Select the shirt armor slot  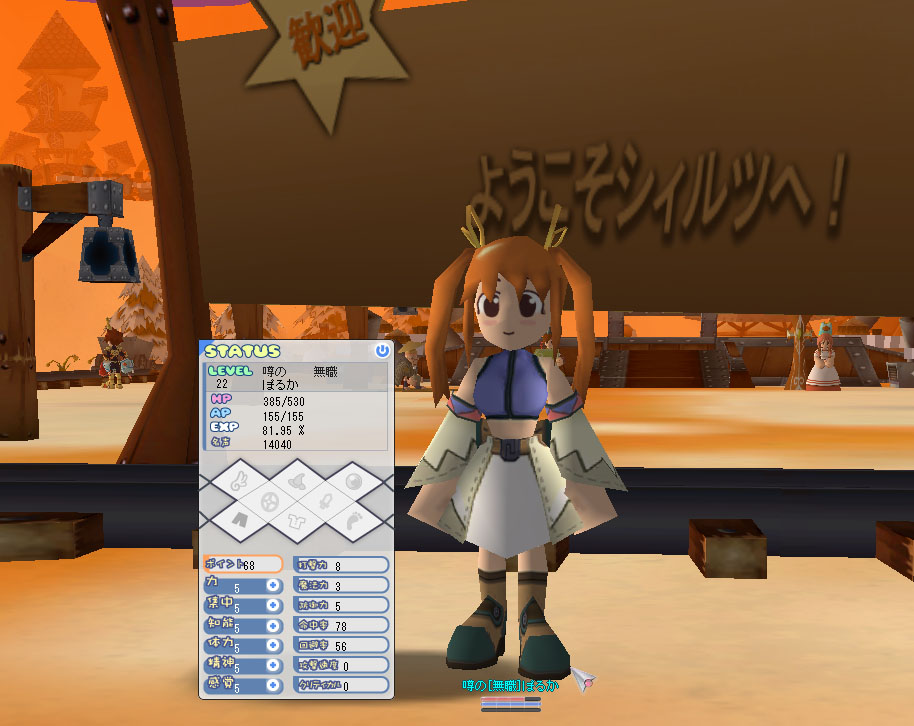(x=296, y=520)
